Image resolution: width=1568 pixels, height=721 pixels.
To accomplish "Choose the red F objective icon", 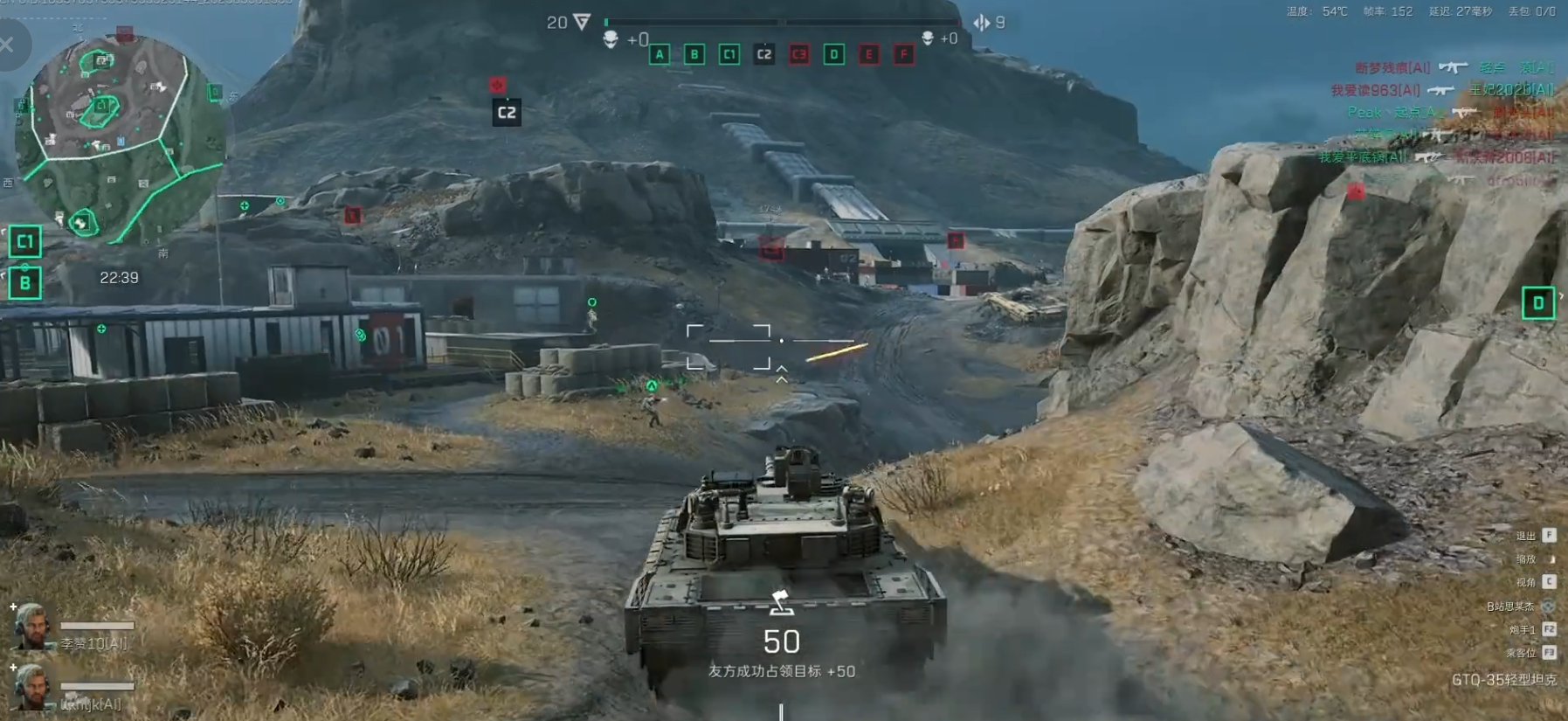I will 903,54.
